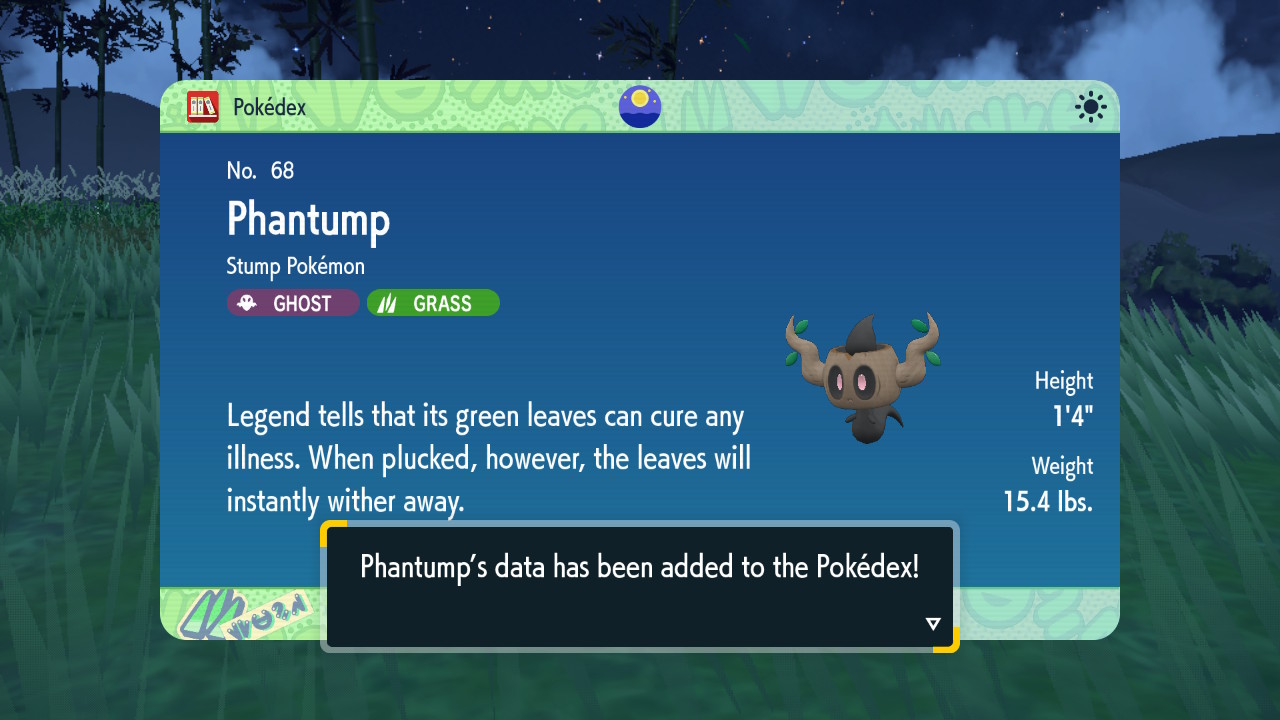Advance the dialogue with the continue arrow
The image size is (1280, 720).
point(933,624)
